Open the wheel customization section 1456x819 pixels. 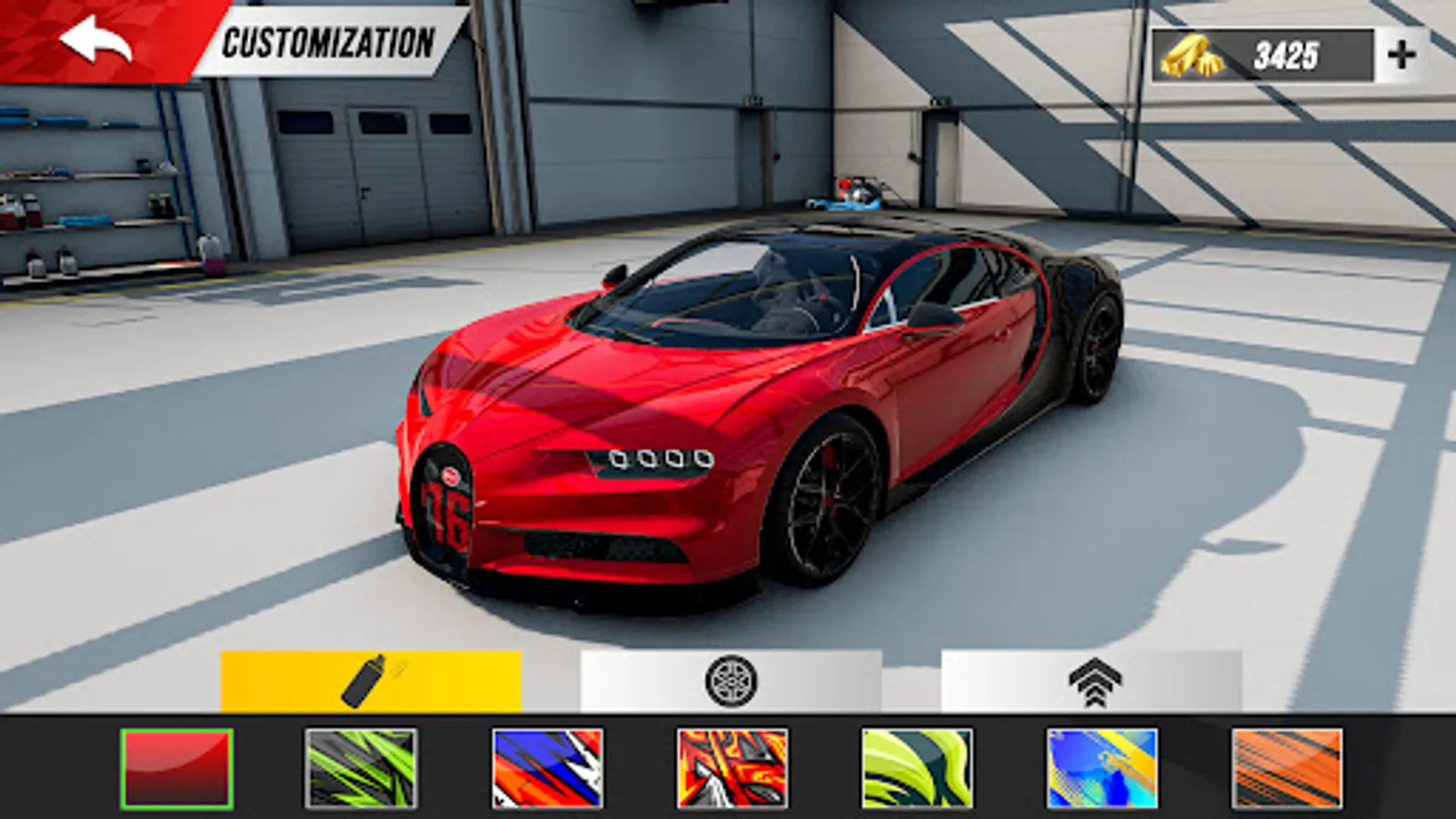coord(728,681)
